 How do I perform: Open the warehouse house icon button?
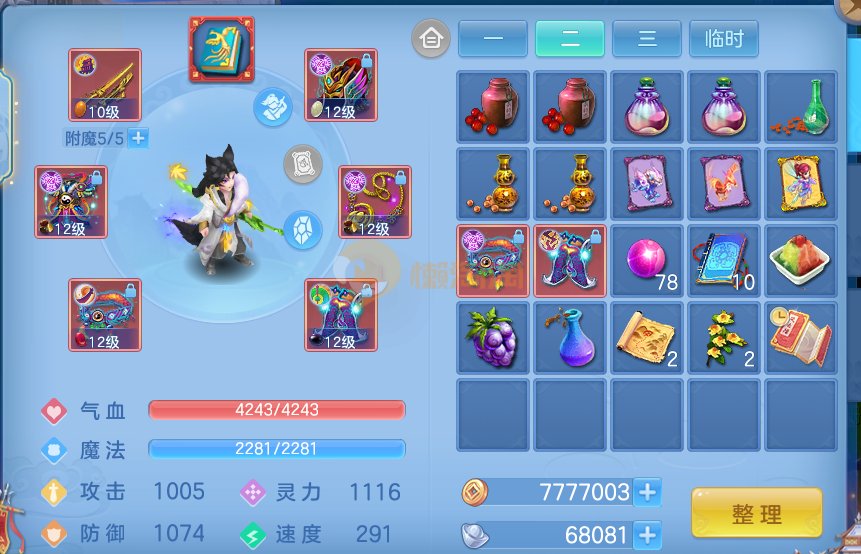(431, 39)
